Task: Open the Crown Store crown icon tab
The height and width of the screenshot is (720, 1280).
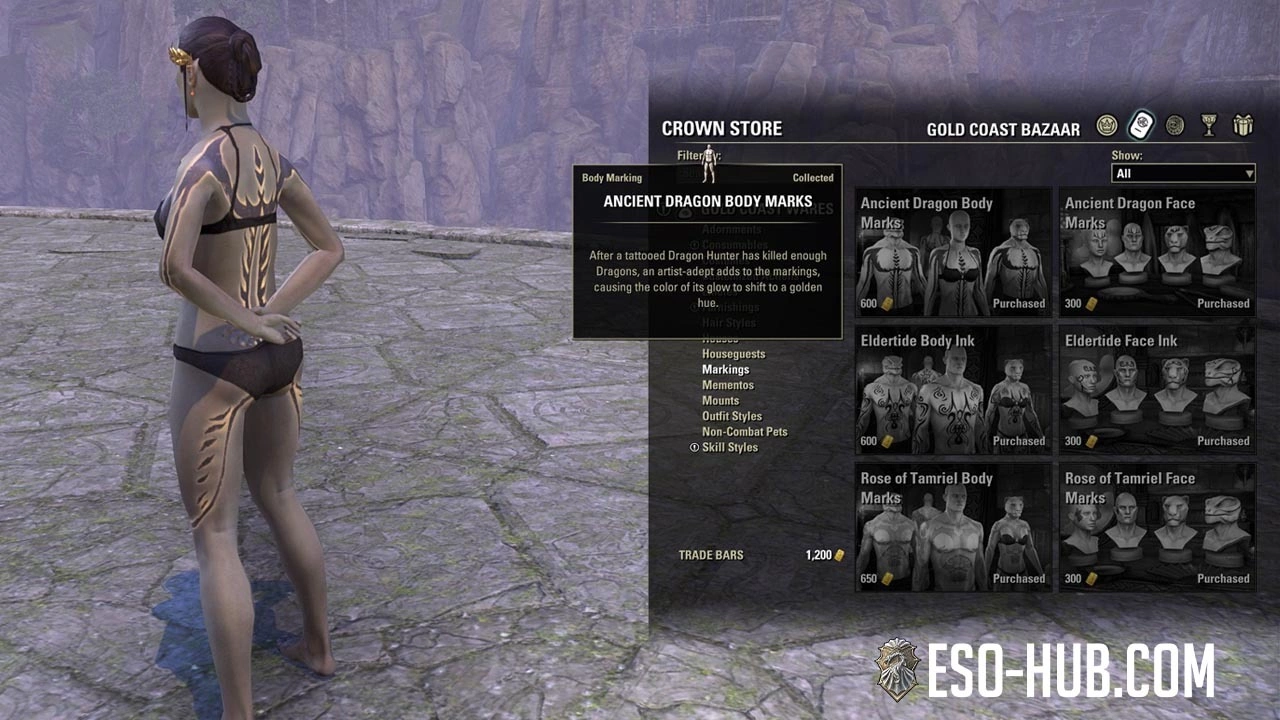Action: [x=1106, y=126]
